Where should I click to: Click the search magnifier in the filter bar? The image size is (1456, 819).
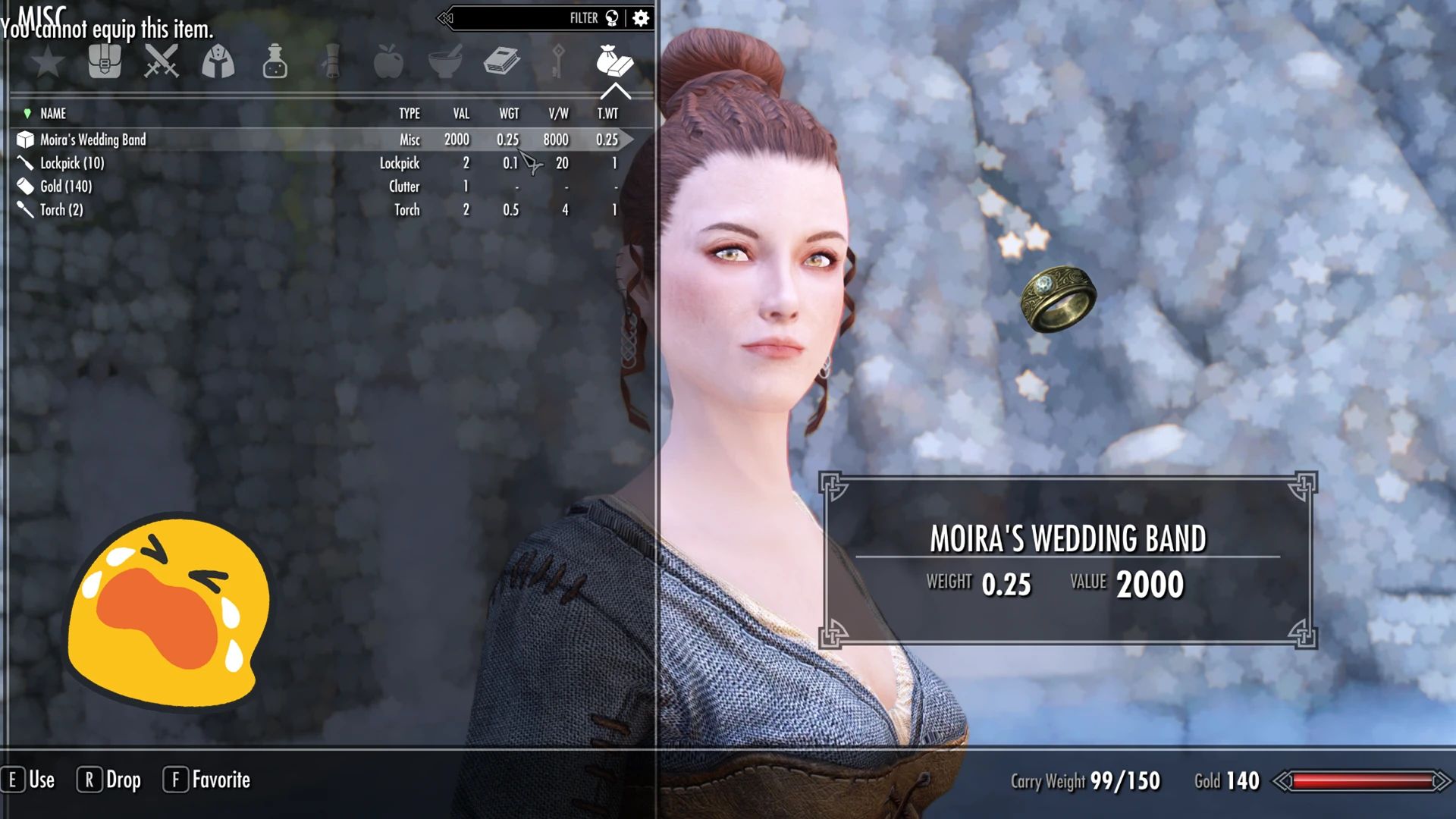pos(610,17)
